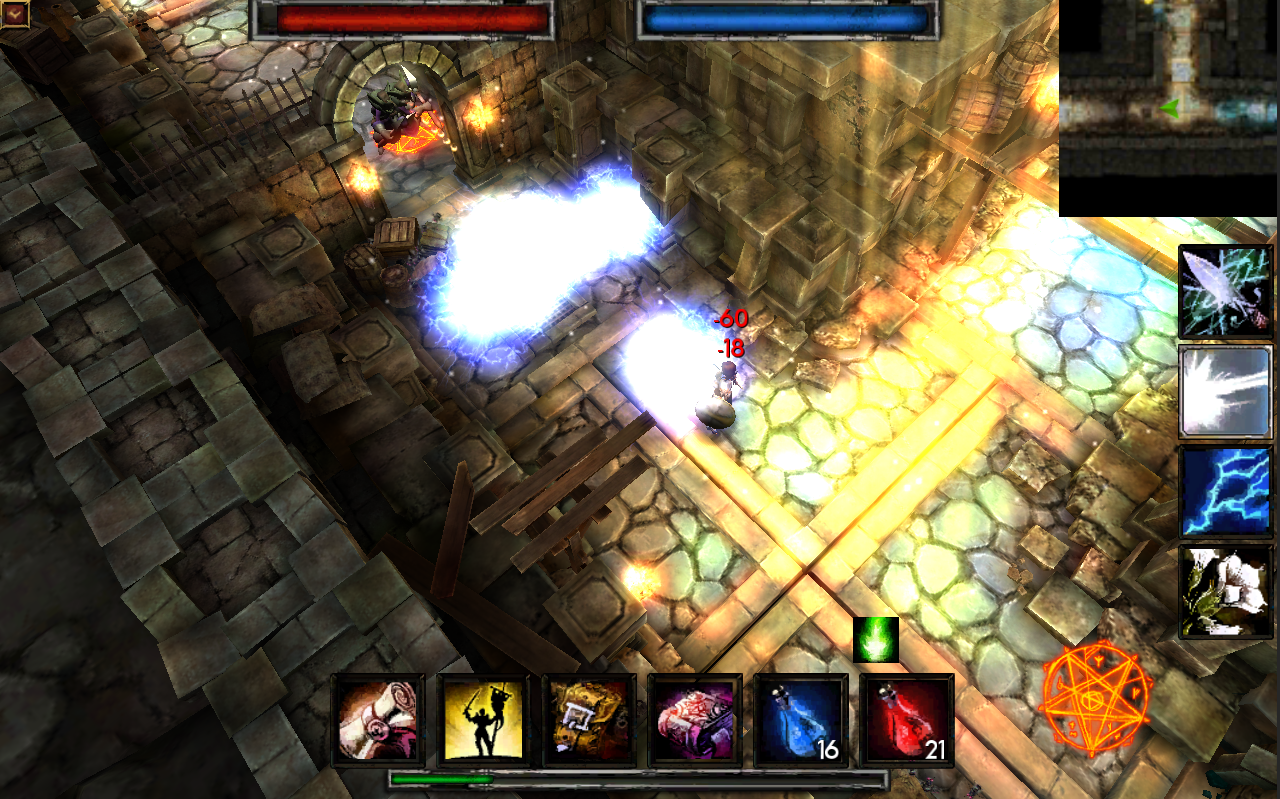Open the golden treasure chest slot
Screen dimensions: 1280x799
coord(590,720)
